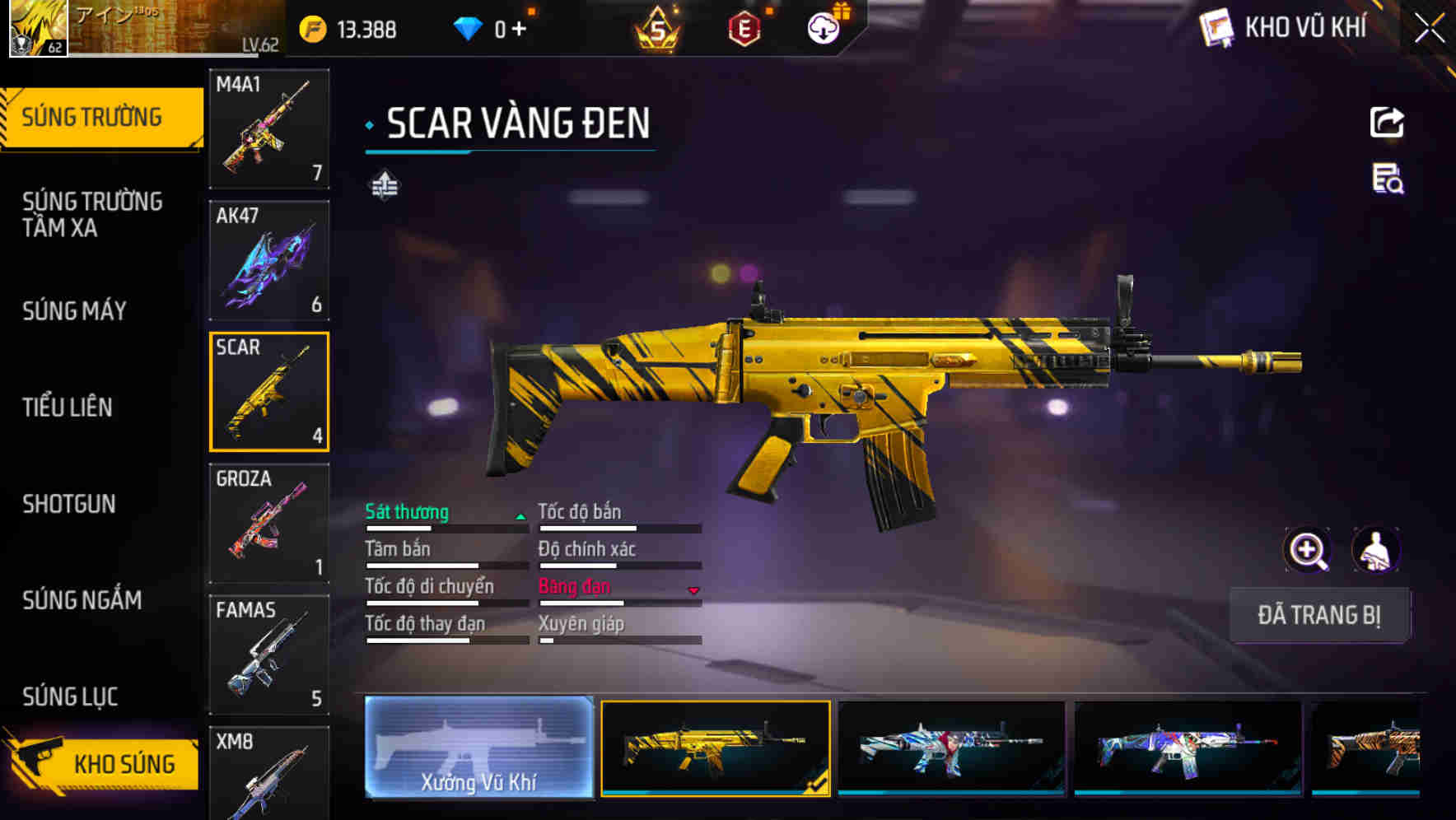Select the orange tiger-stripe SCAR skin
Viewport: 1456px width, 820px height.
[1367, 748]
